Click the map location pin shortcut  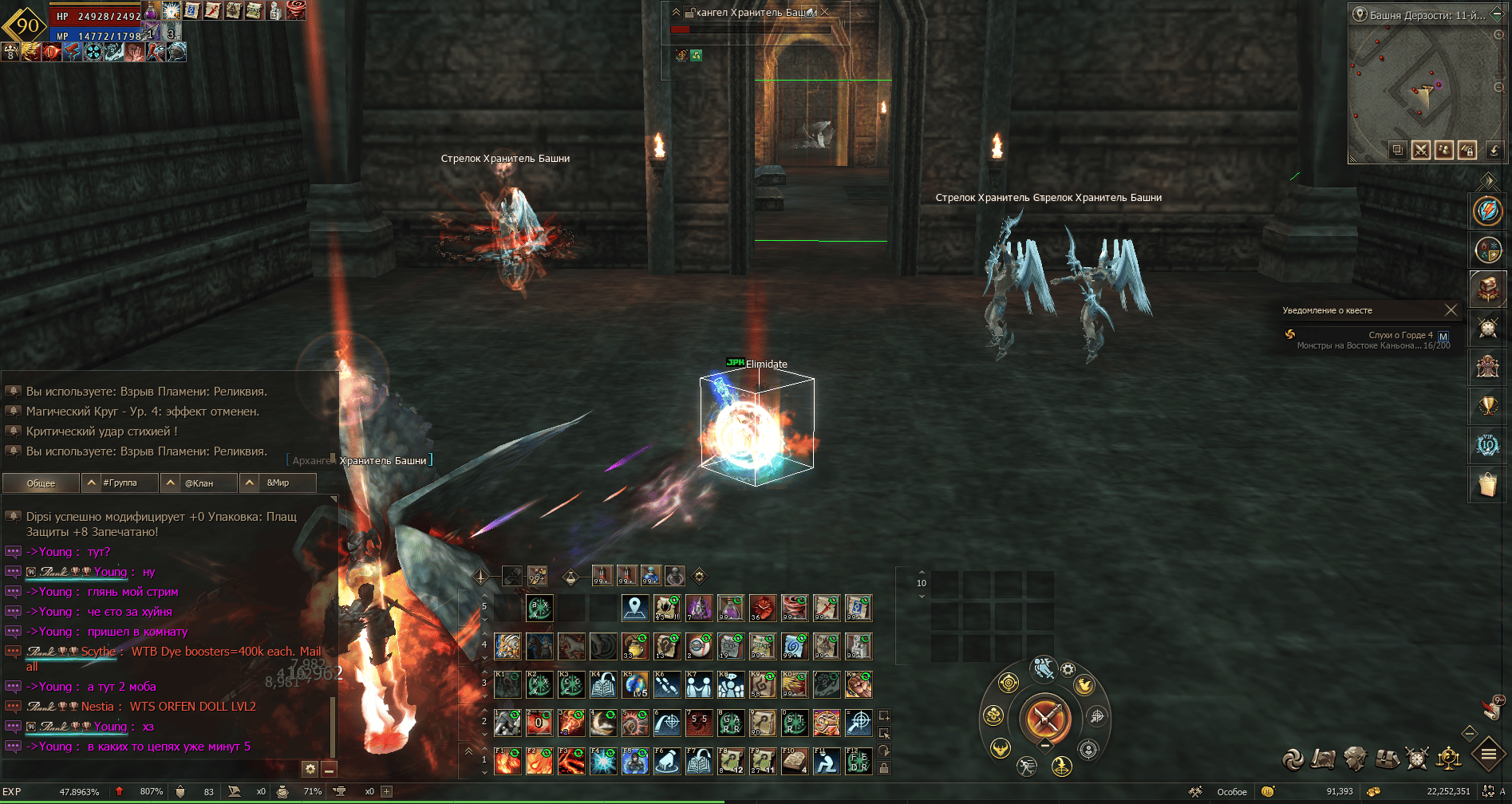pos(635,608)
